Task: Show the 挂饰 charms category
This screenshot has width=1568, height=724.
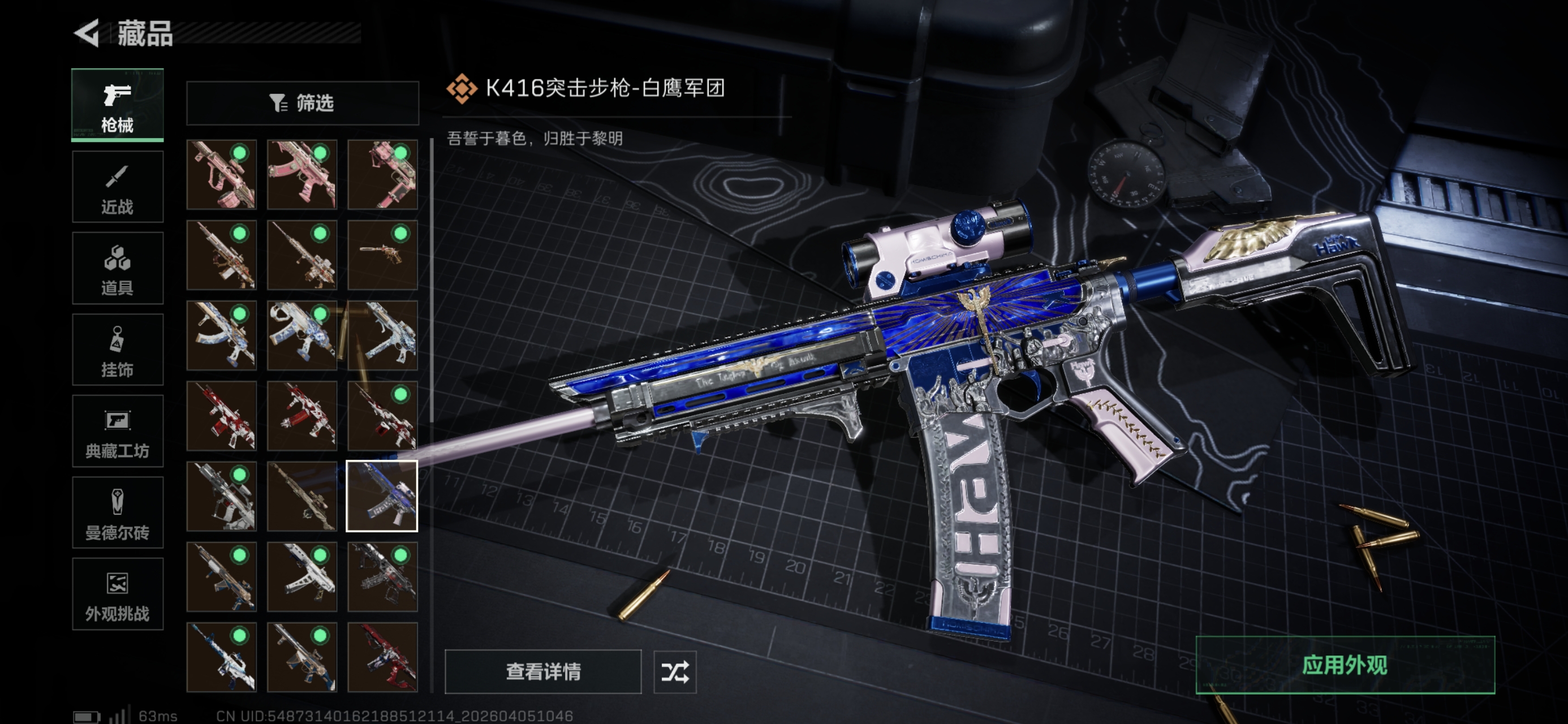Action: [x=118, y=350]
